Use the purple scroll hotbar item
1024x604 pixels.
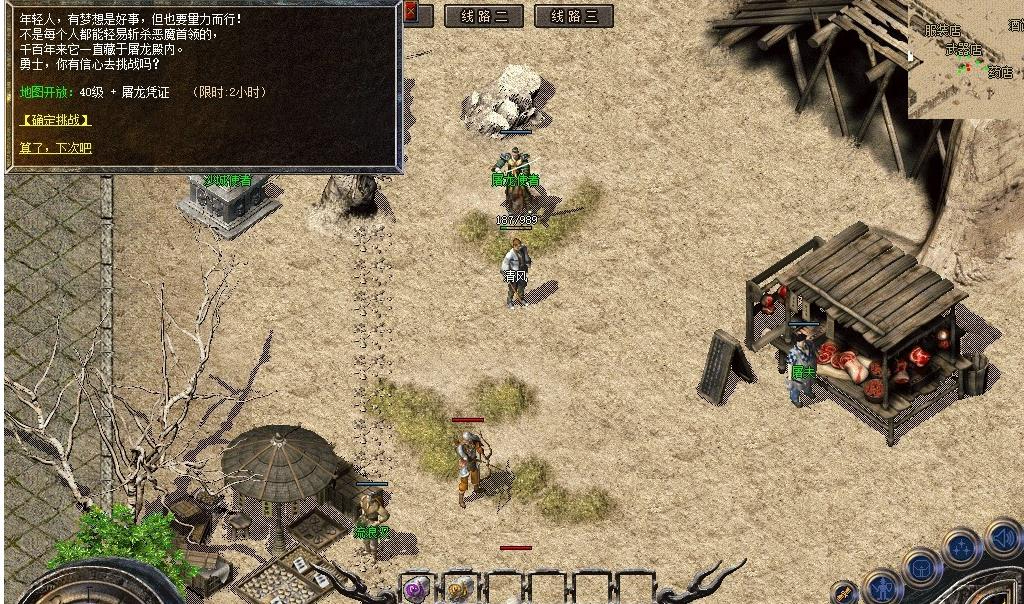[x=417, y=588]
